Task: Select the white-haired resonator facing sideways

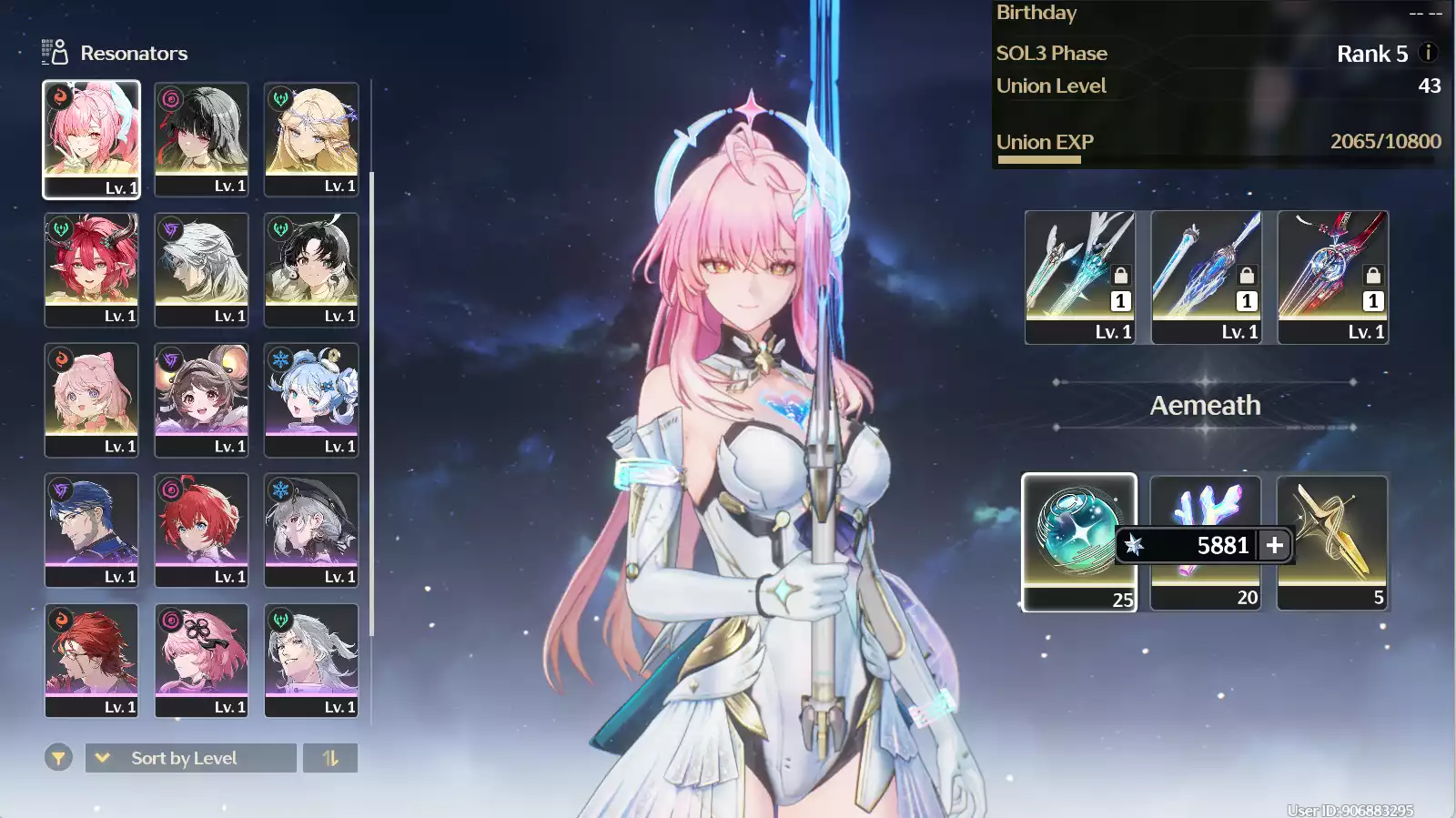Action: coord(201,269)
